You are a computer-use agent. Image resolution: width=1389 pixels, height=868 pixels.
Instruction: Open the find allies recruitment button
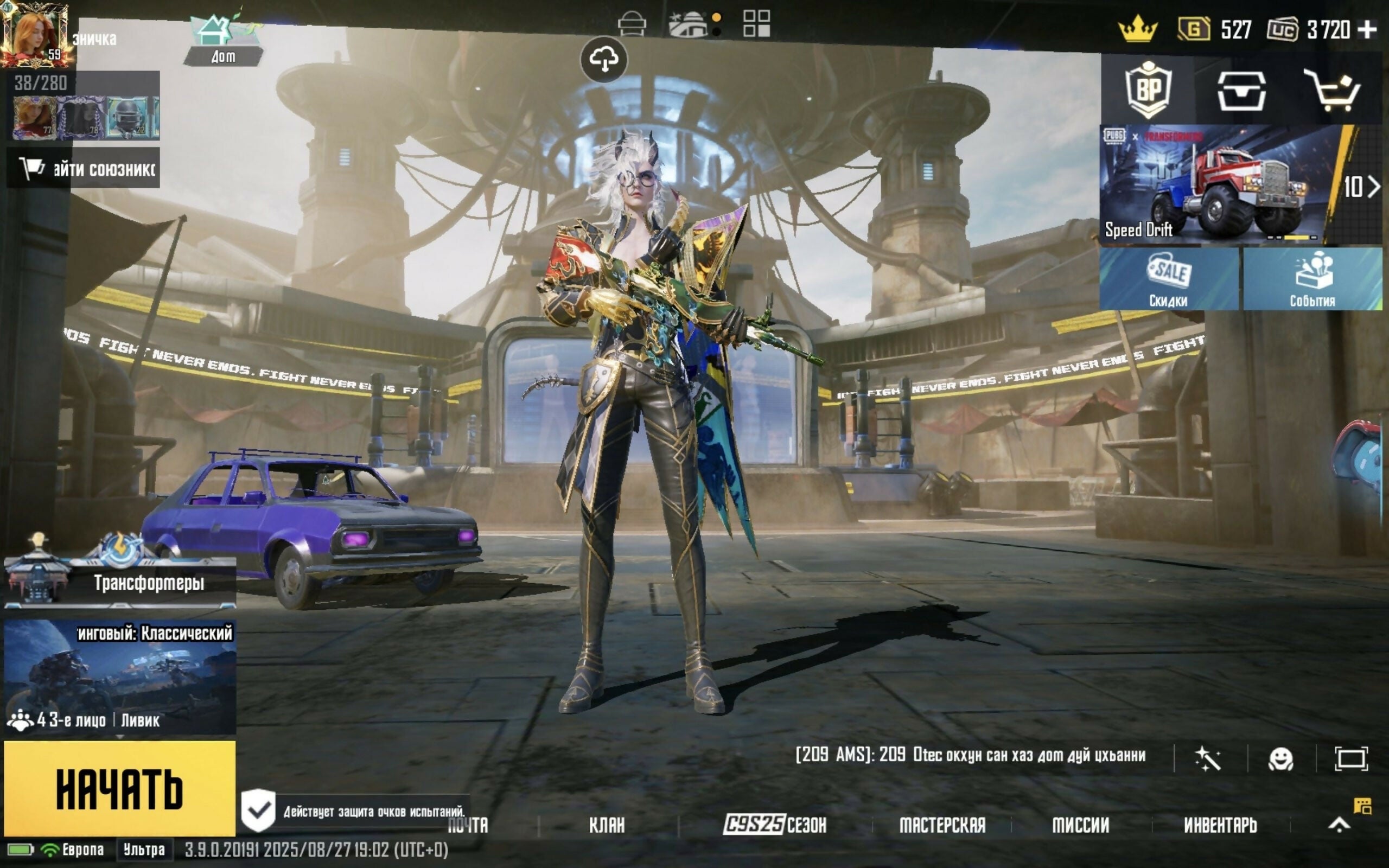tap(84, 169)
